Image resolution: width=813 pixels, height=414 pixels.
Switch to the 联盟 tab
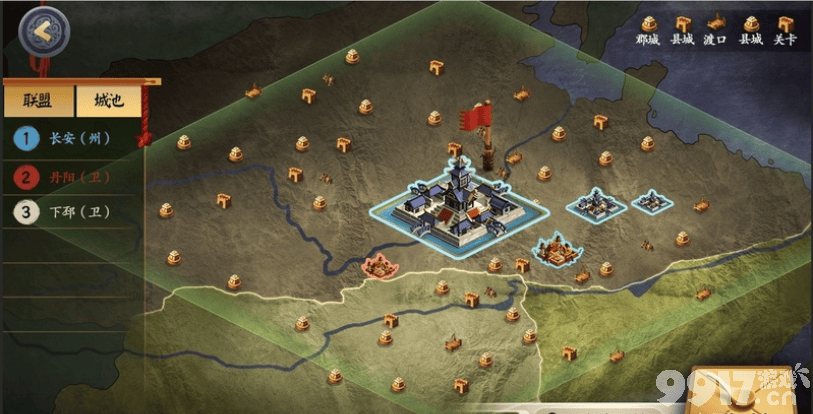(x=38, y=102)
